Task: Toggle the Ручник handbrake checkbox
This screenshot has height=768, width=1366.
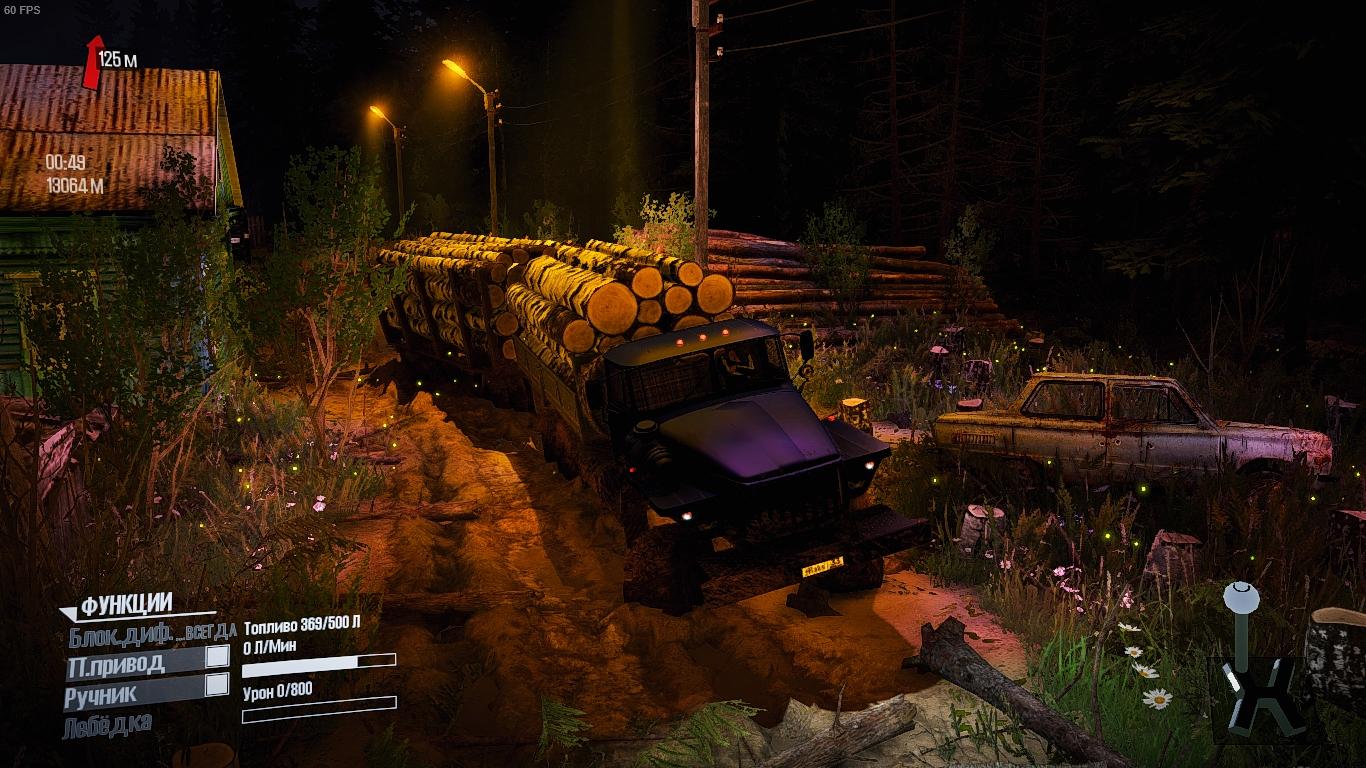Action: click(x=217, y=685)
